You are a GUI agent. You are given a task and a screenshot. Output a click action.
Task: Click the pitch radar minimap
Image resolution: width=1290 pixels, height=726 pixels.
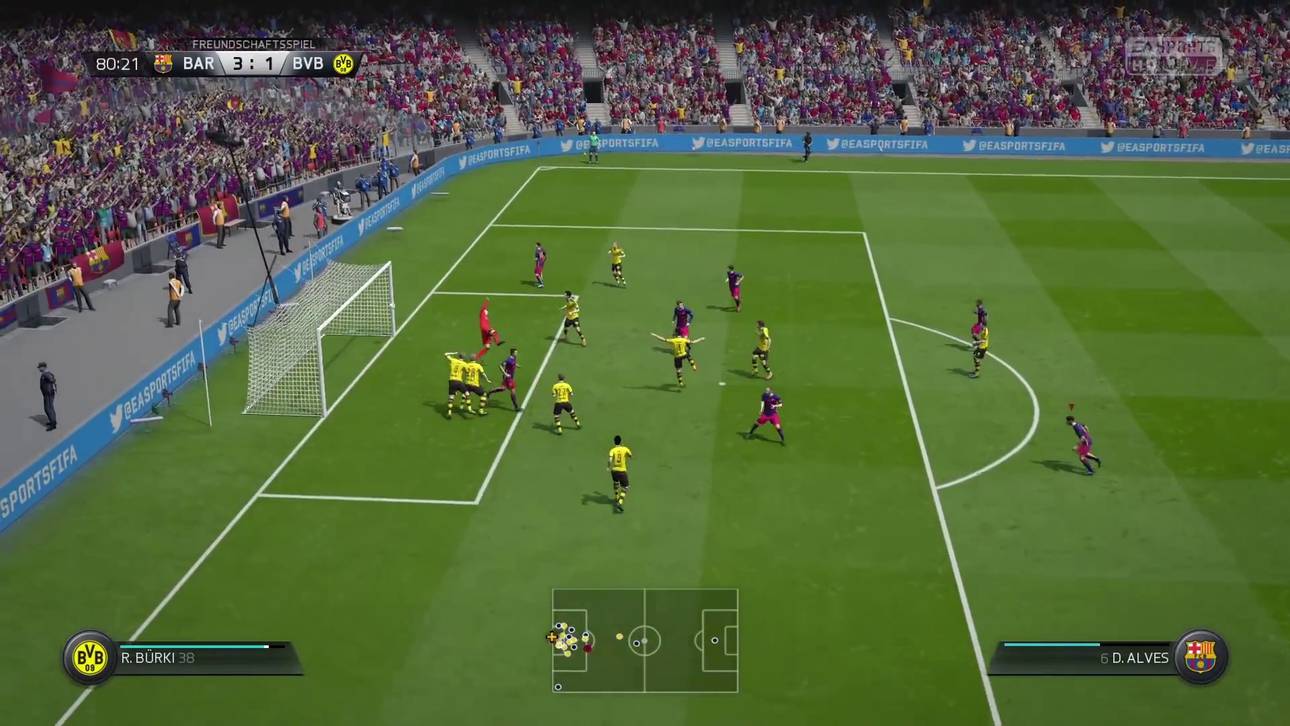point(645,640)
